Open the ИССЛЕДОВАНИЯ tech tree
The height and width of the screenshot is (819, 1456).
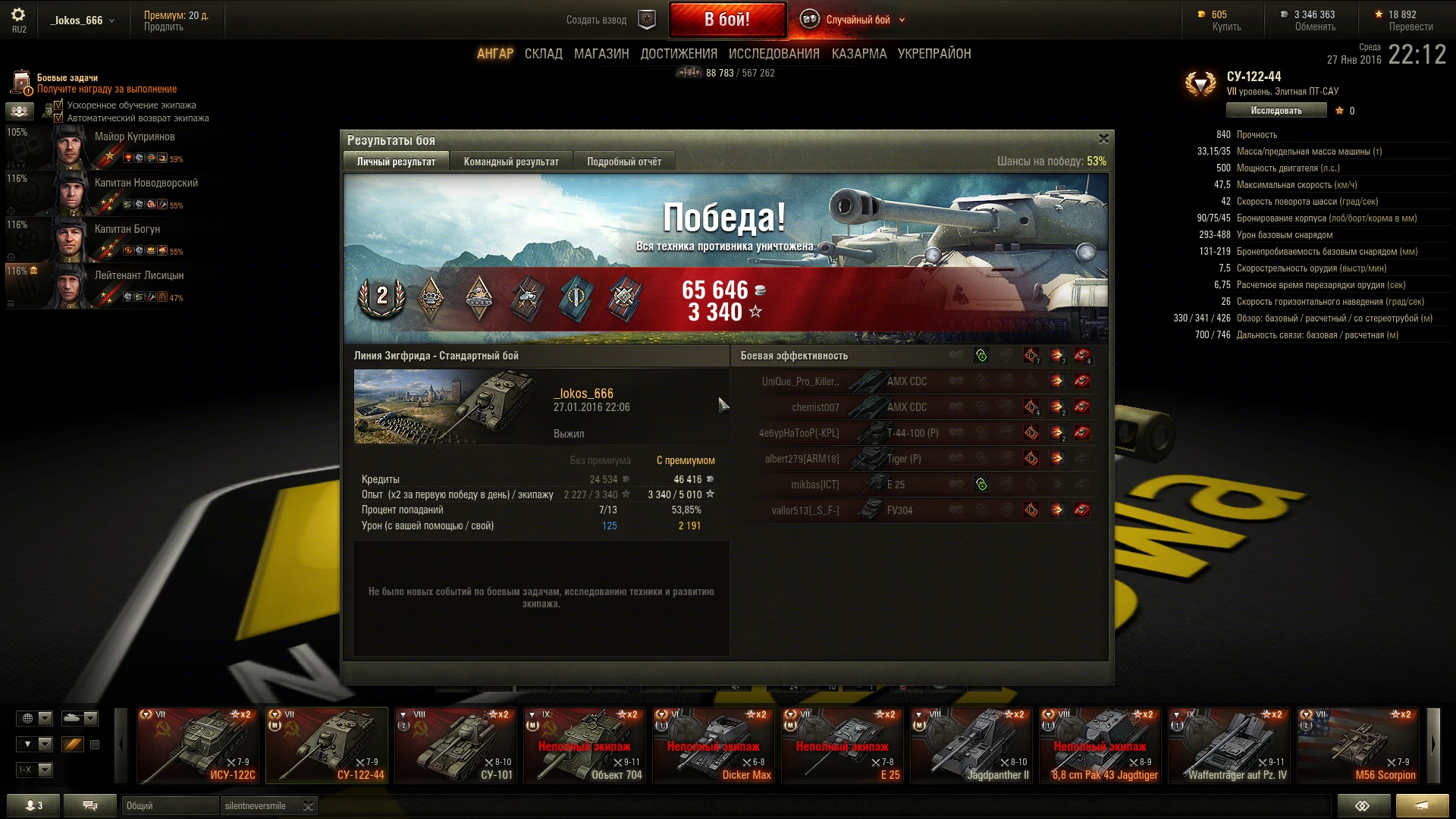(x=773, y=54)
